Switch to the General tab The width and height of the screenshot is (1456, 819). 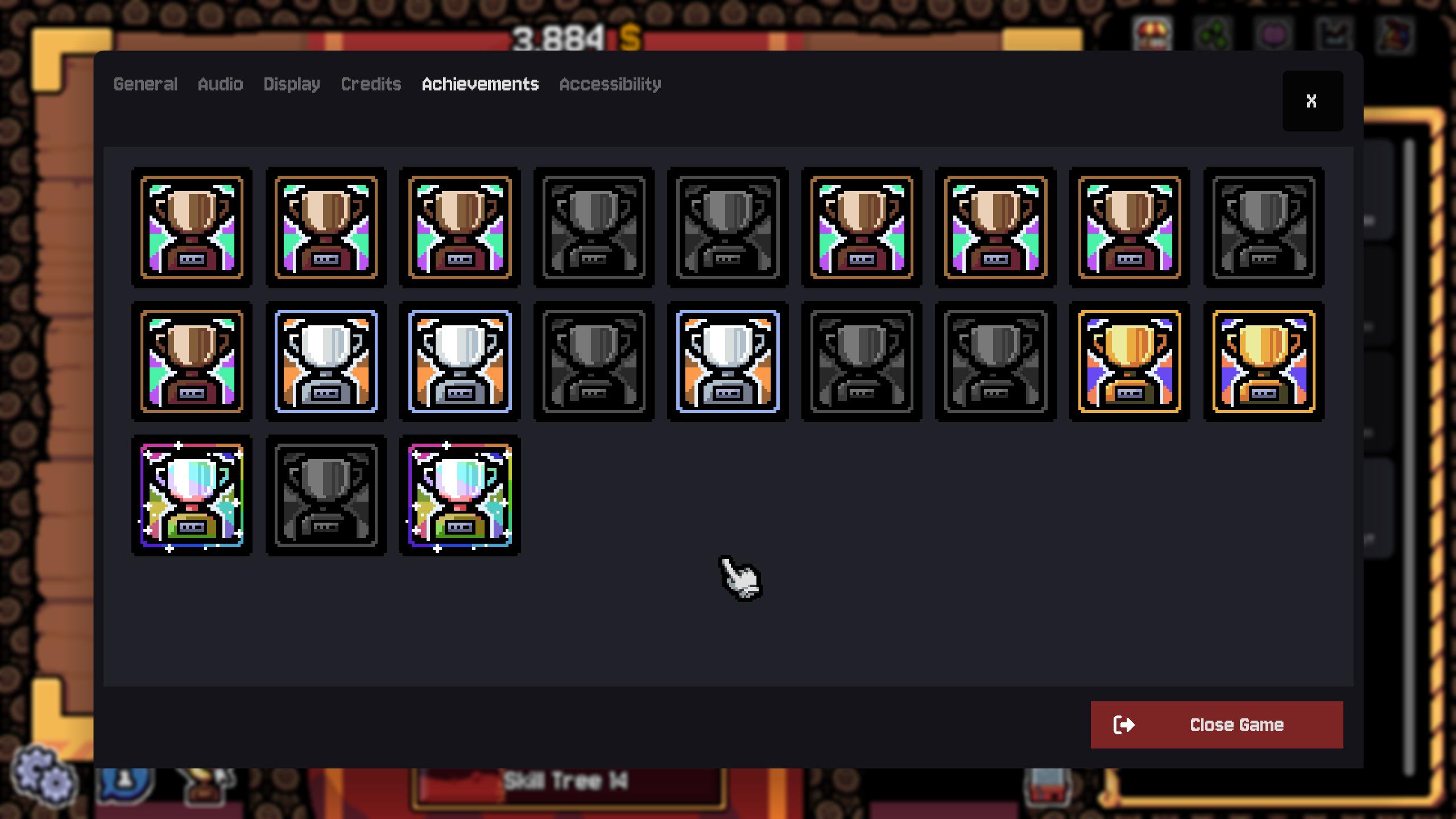146,84
